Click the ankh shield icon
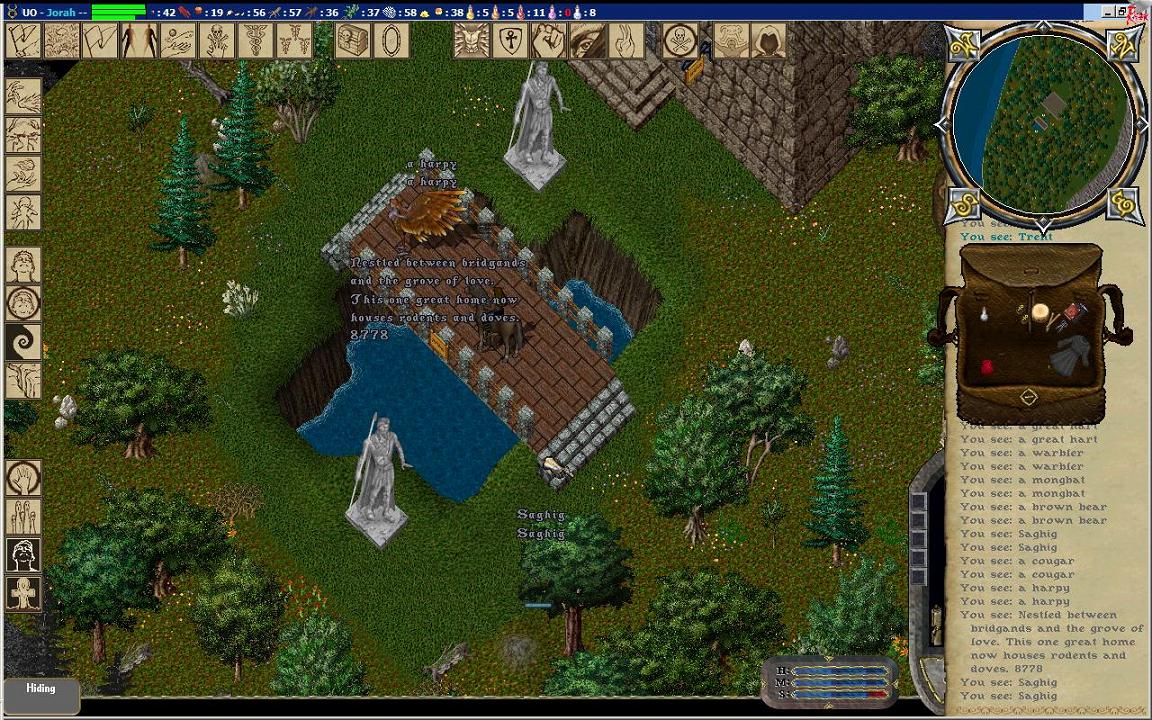The width and height of the screenshot is (1152, 720). [x=510, y=41]
